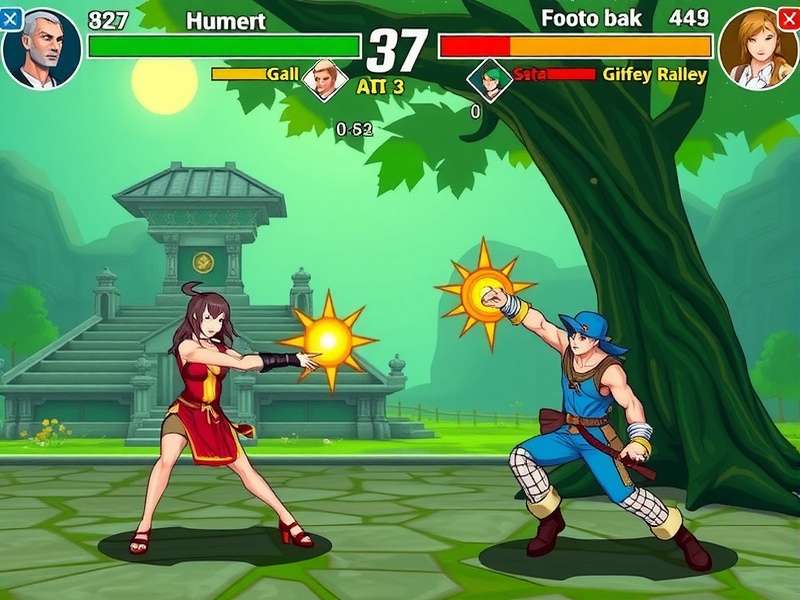Click the blond assist character diamond icon

(325, 77)
